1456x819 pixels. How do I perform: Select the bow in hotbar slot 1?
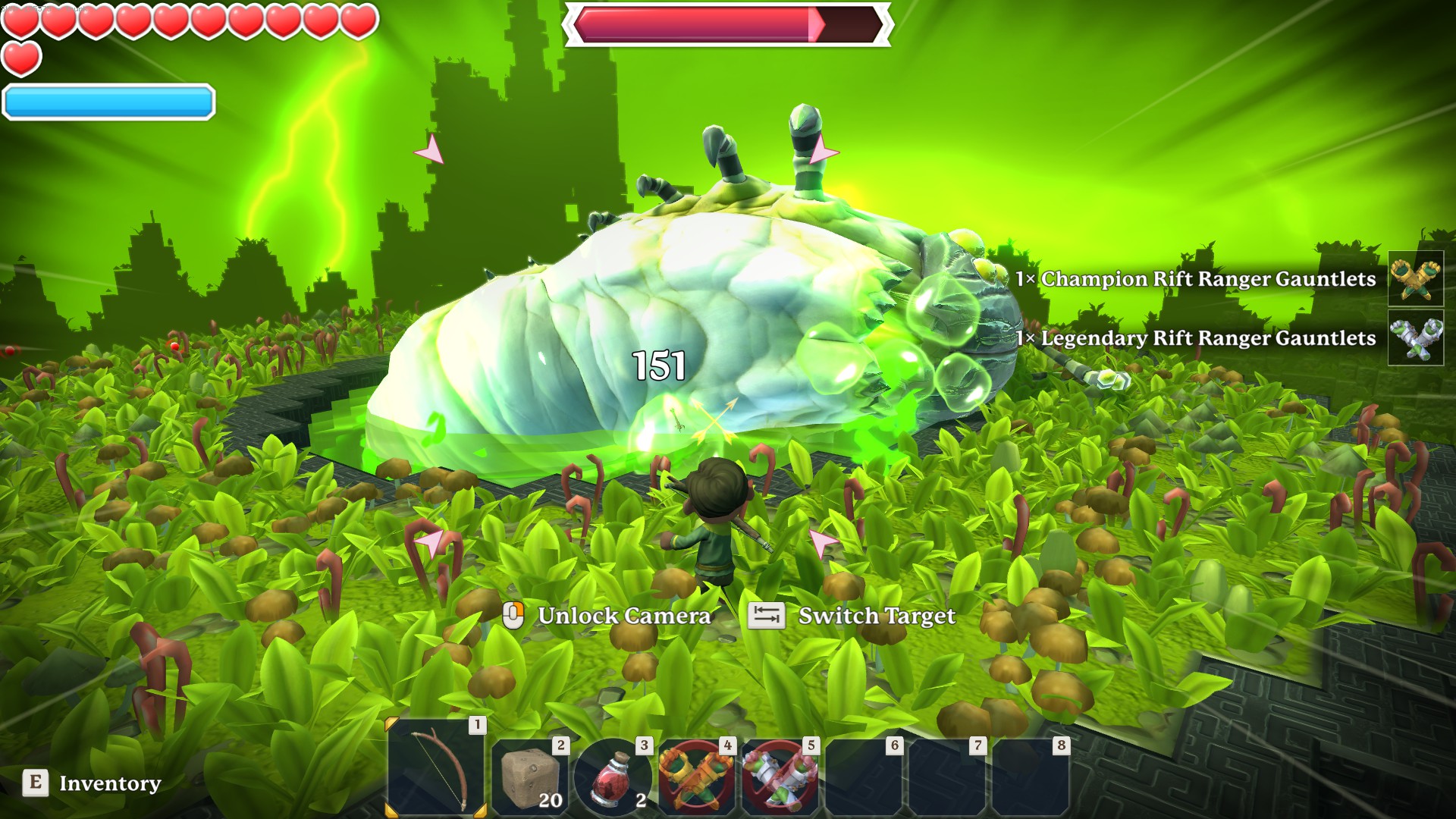click(437, 768)
